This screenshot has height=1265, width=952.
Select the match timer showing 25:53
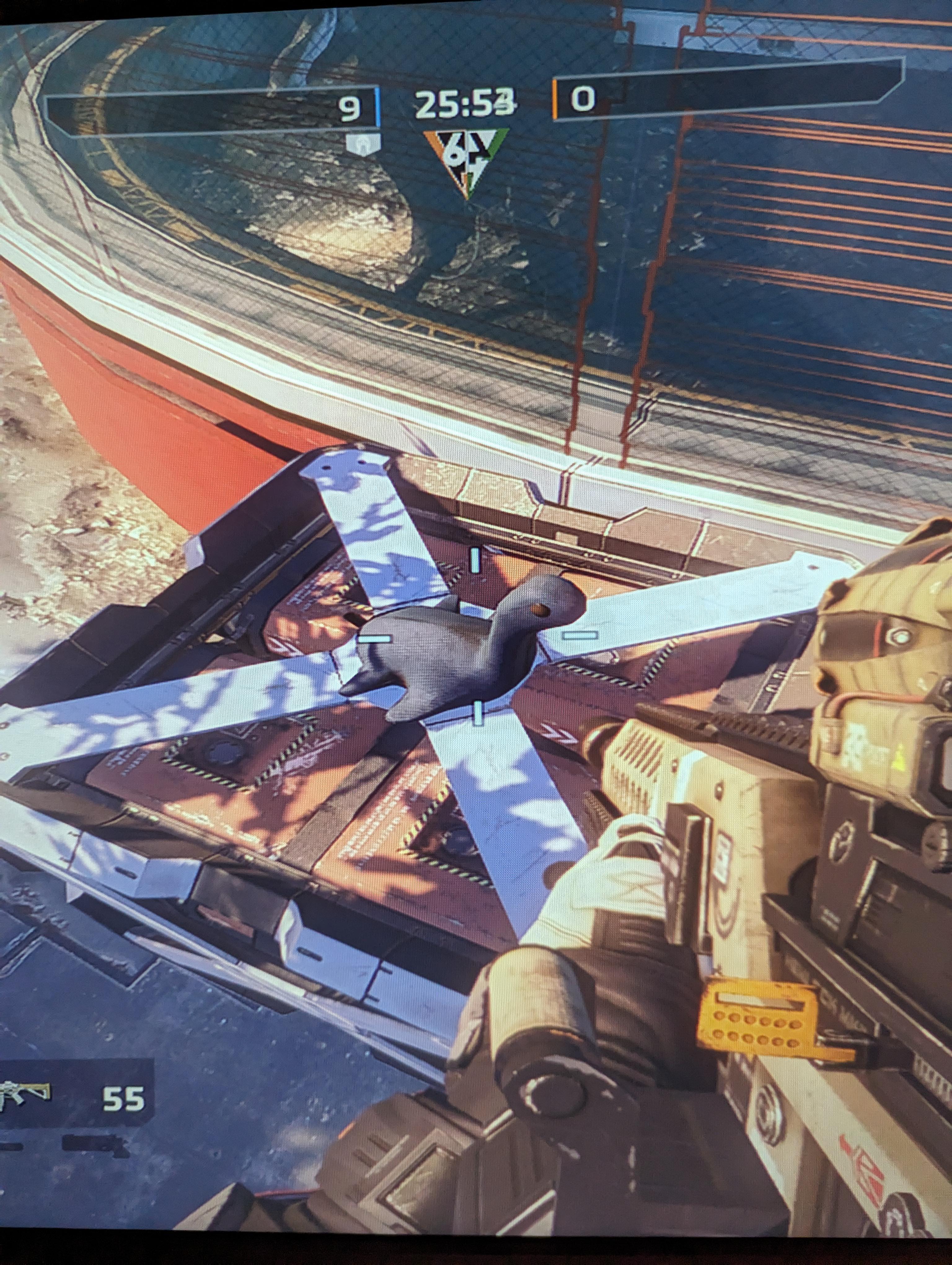[x=466, y=103]
